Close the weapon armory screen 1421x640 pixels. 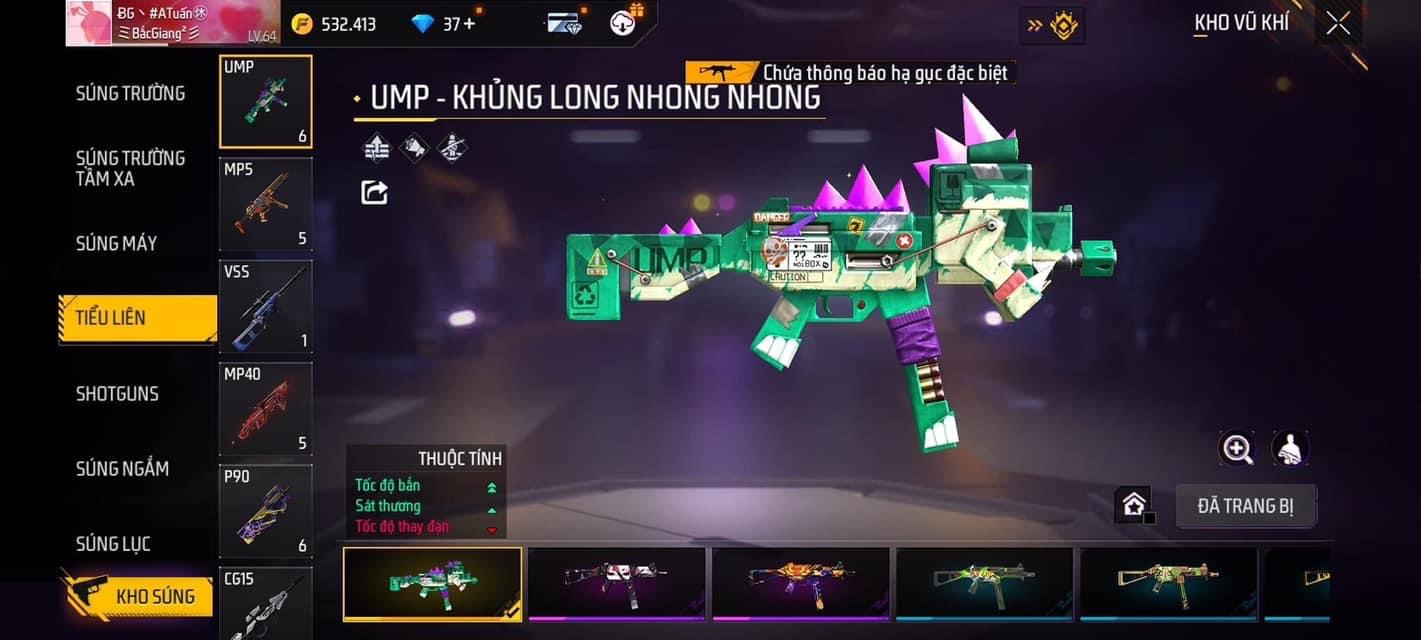[x=1338, y=24]
